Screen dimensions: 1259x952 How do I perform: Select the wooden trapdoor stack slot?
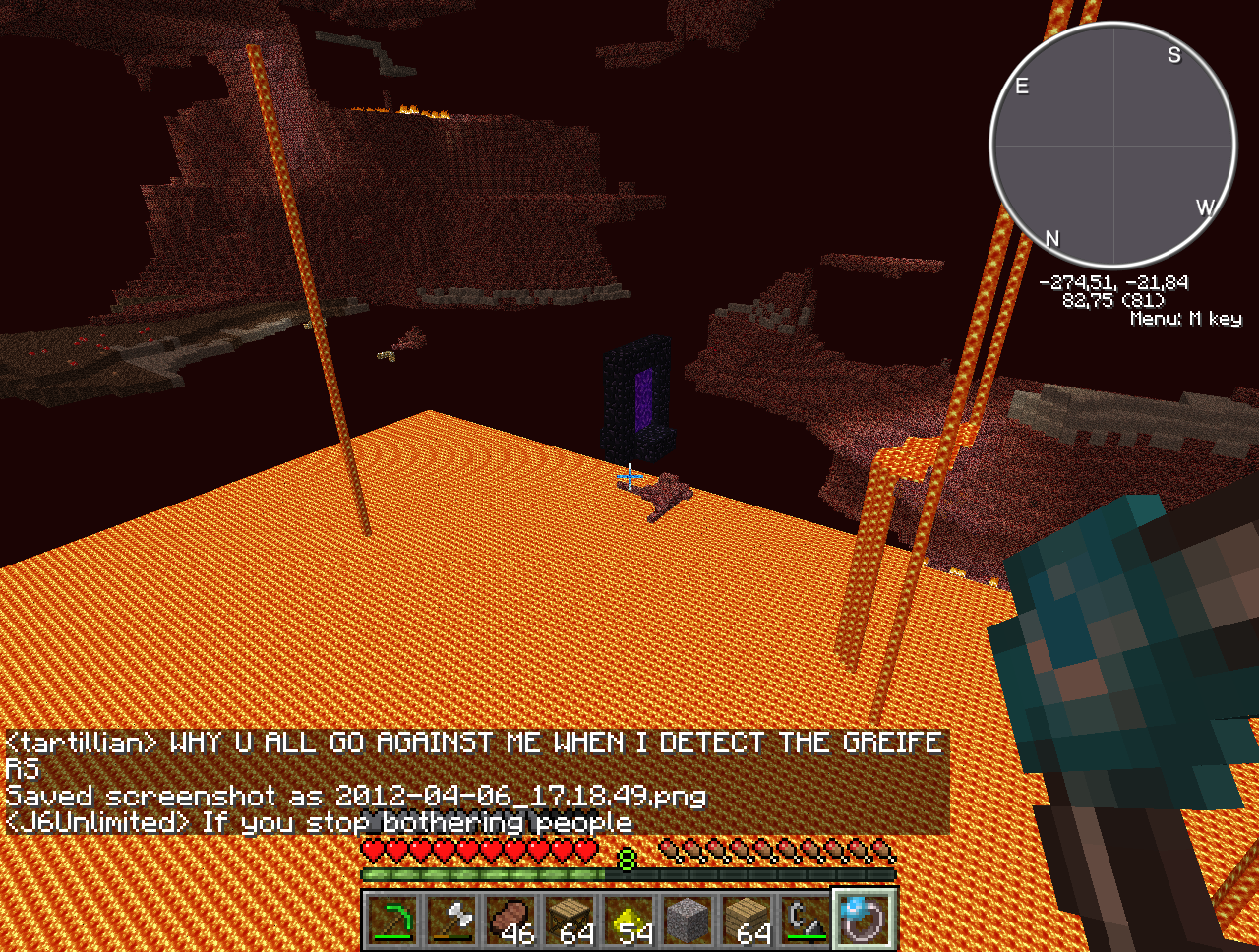point(570,921)
